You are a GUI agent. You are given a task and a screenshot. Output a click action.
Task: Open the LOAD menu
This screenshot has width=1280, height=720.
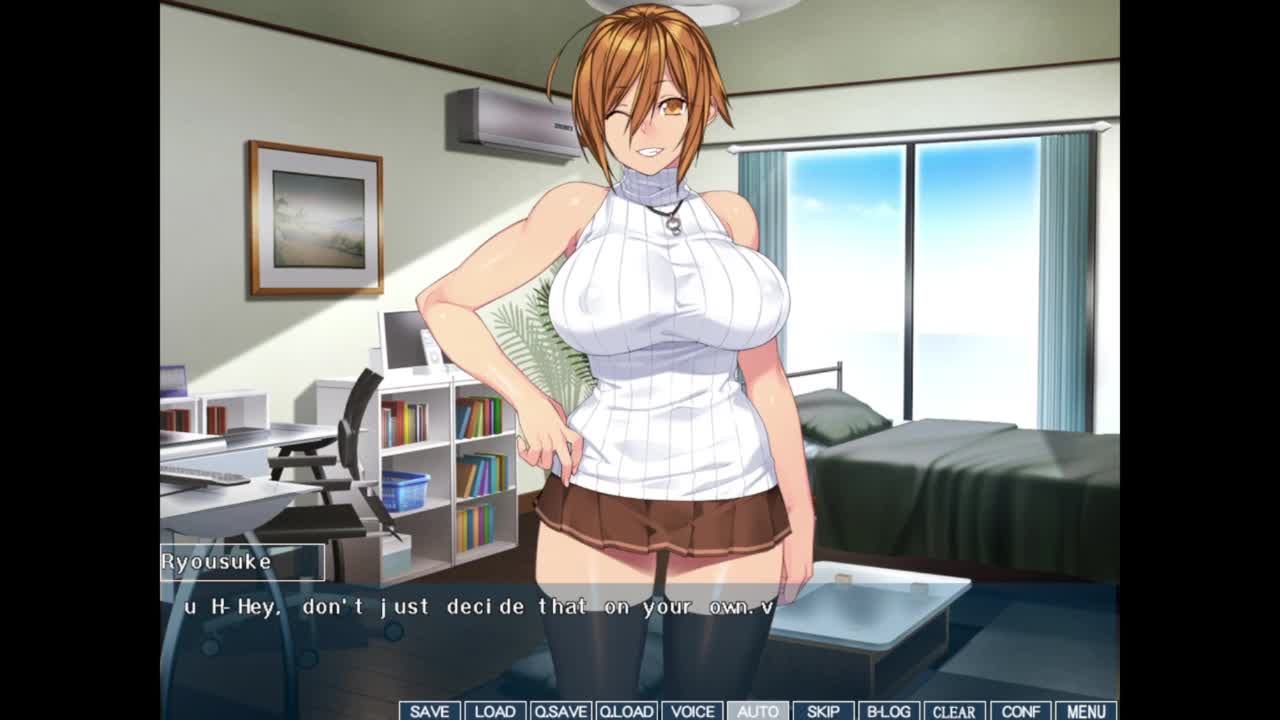(494, 711)
